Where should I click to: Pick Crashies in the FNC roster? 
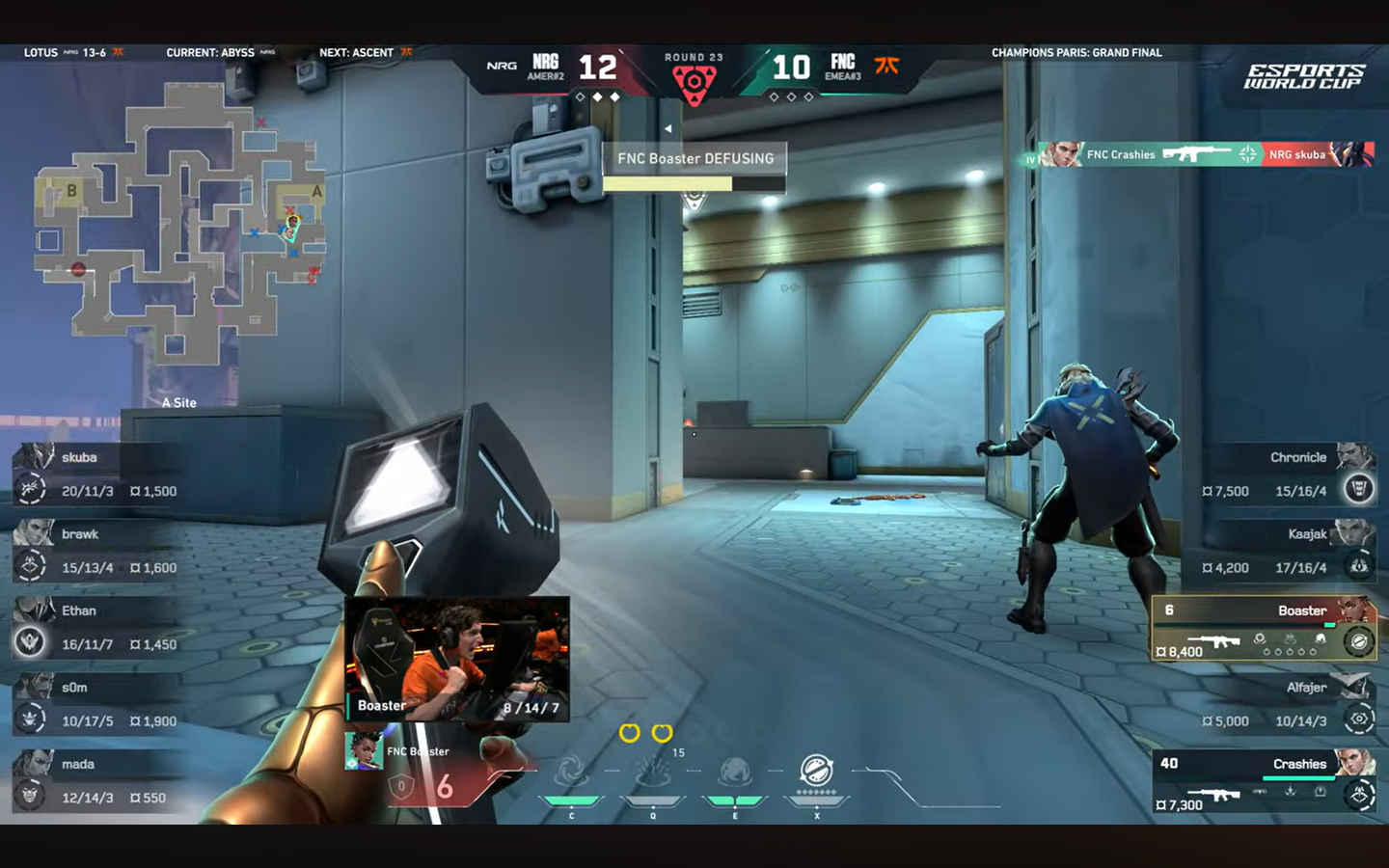pyautogui.click(x=1264, y=781)
